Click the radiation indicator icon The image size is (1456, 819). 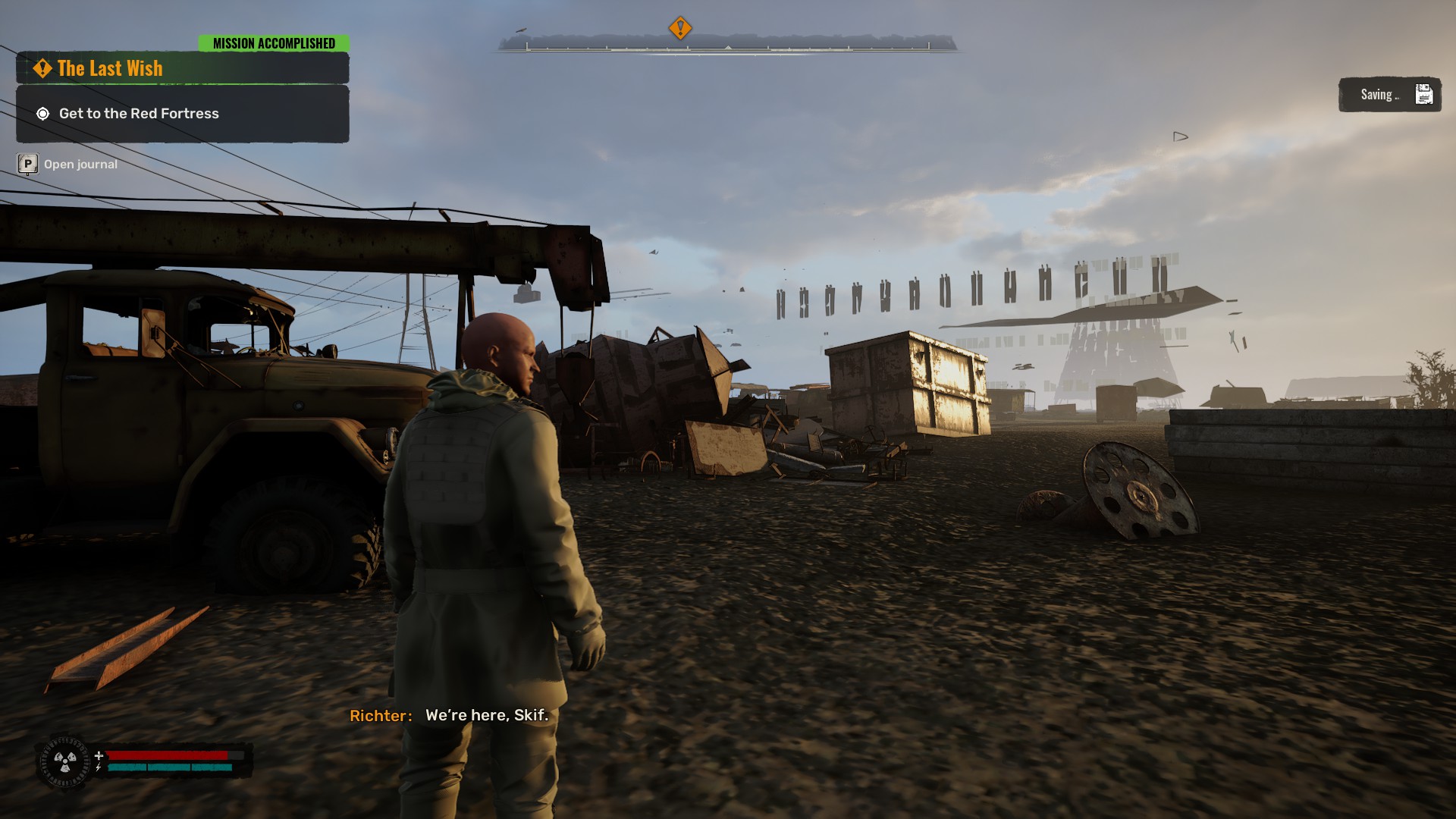(x=65, y=761)
